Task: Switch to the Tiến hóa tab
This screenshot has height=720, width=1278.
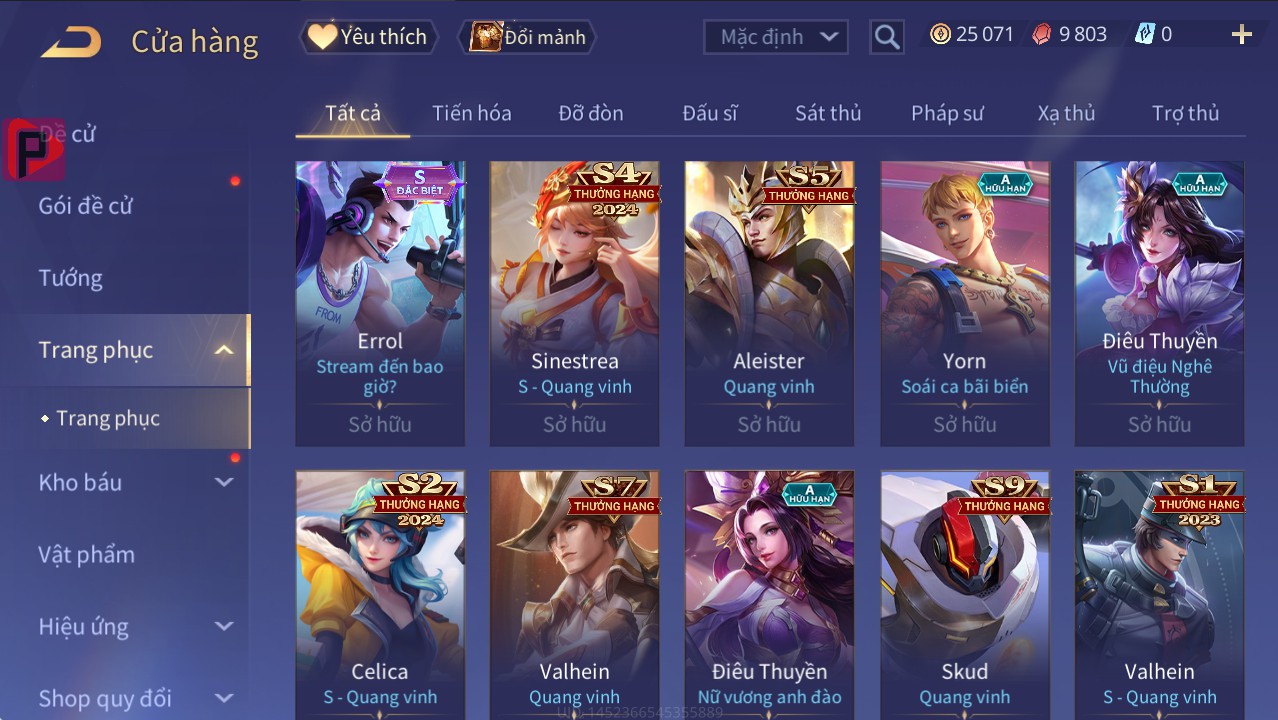Action: click(471, 113)
